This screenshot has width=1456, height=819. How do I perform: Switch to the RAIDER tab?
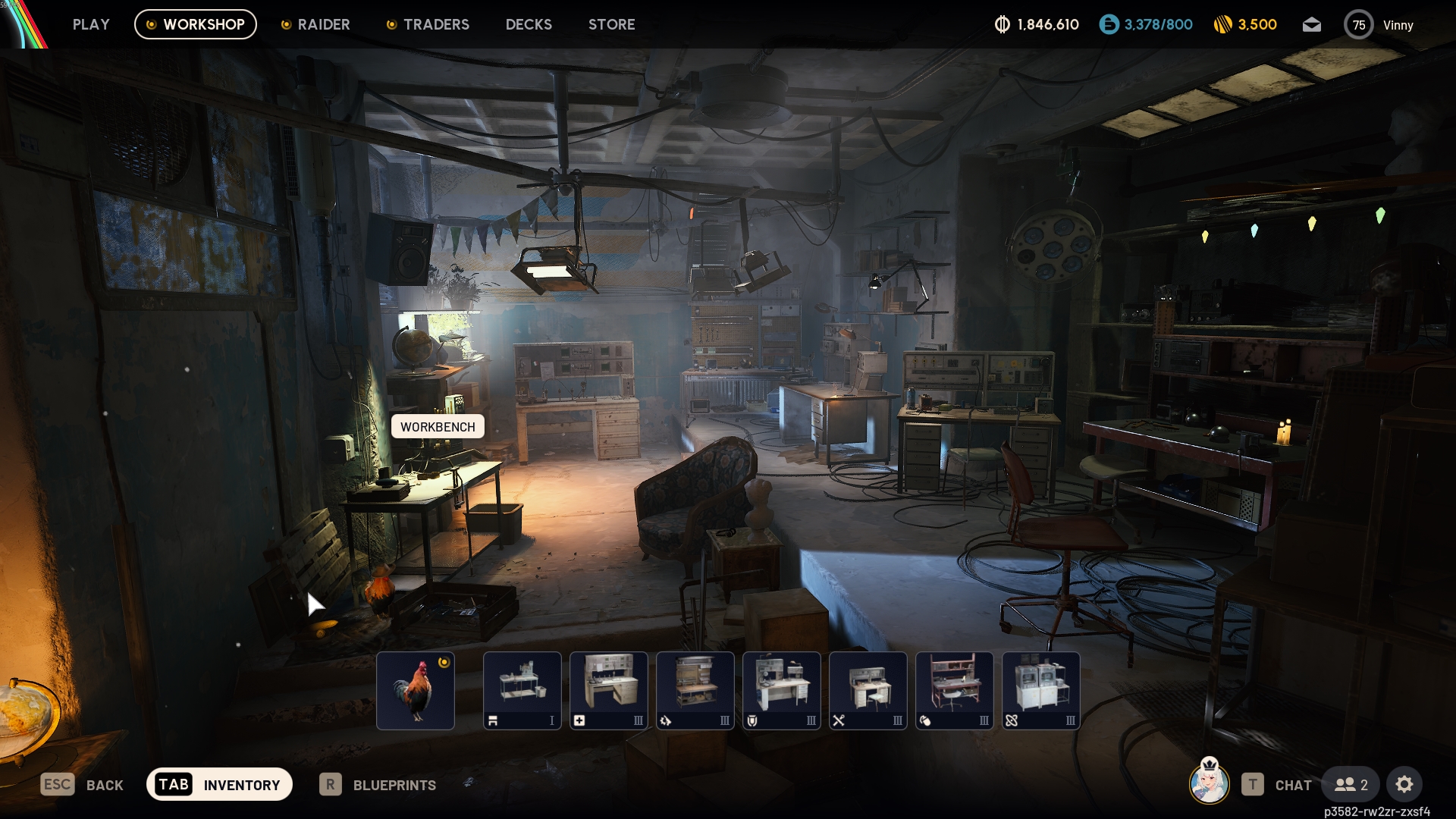pos(315,24)
